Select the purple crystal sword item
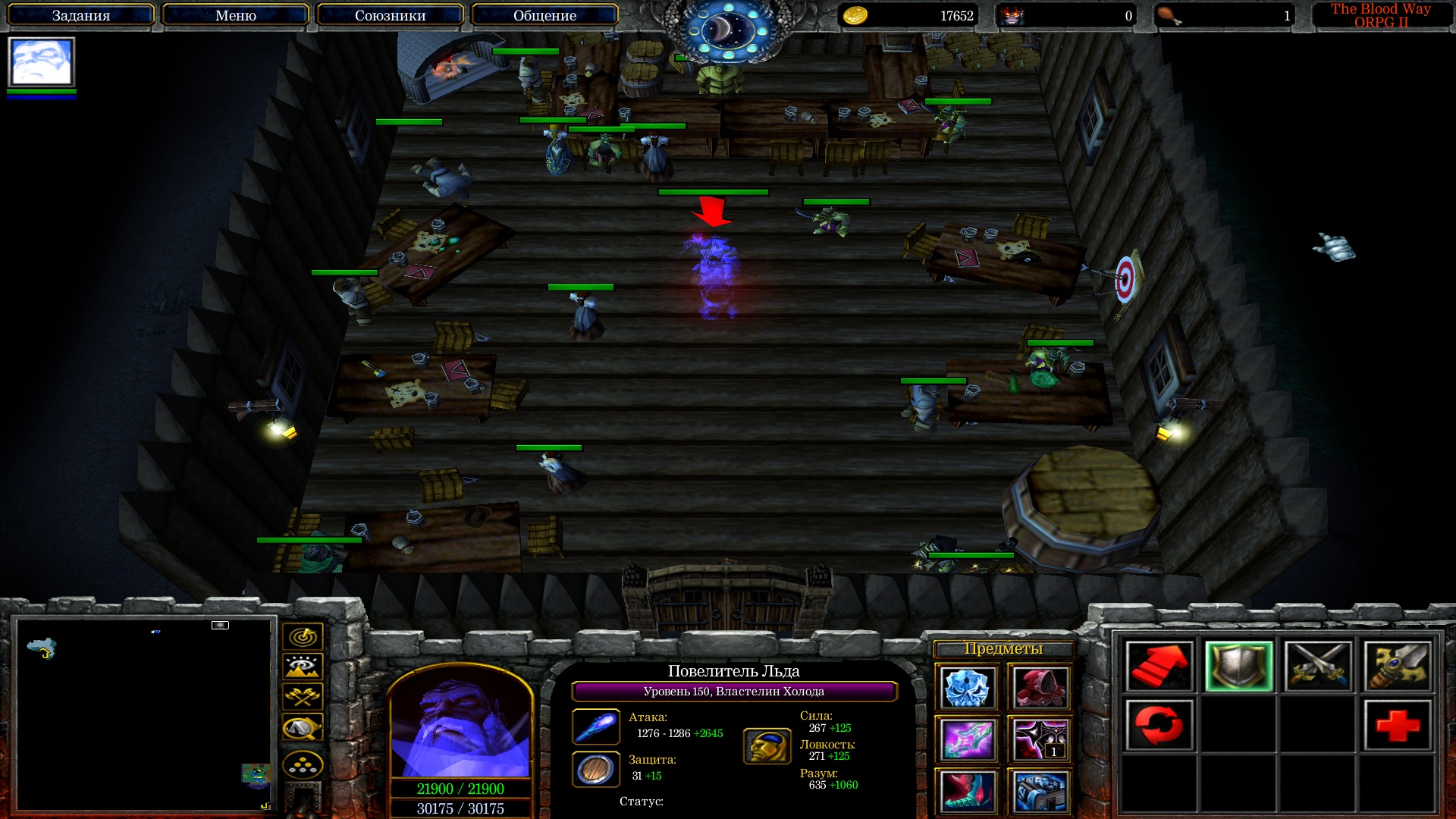Screen dimensions: 1456x819 click(966, 739)
